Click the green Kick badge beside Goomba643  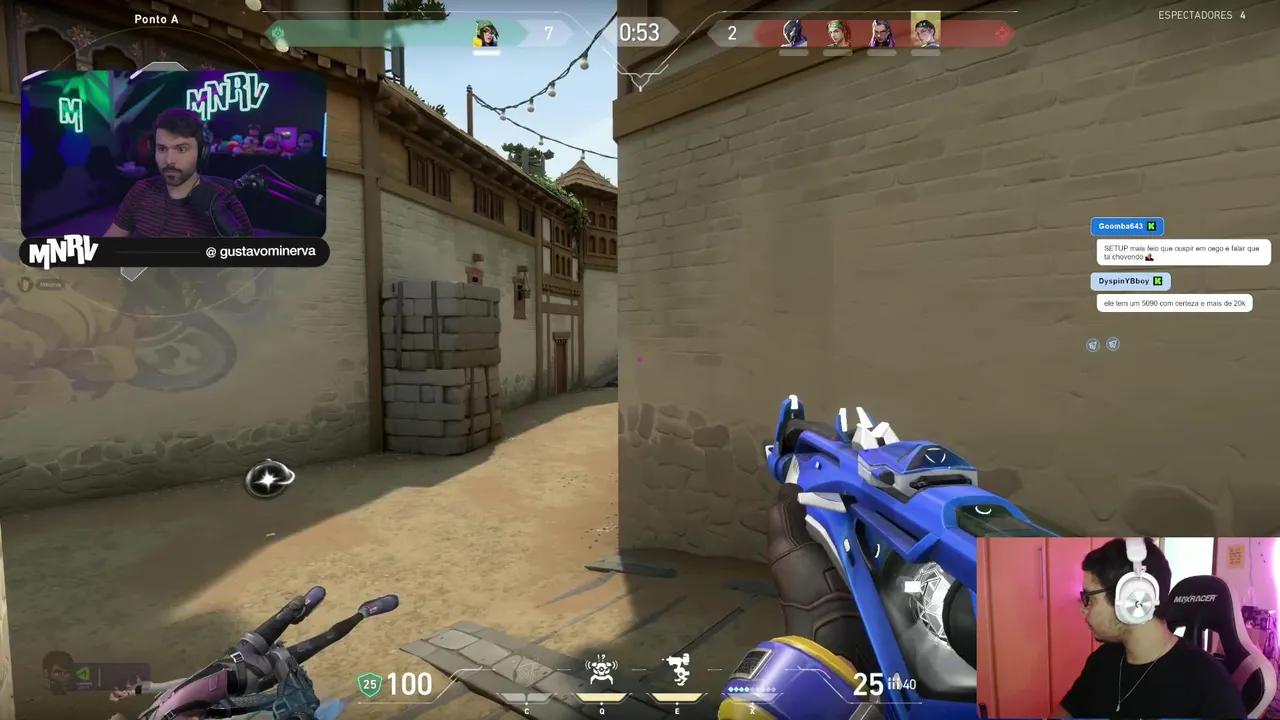(x=1151, y=226)
